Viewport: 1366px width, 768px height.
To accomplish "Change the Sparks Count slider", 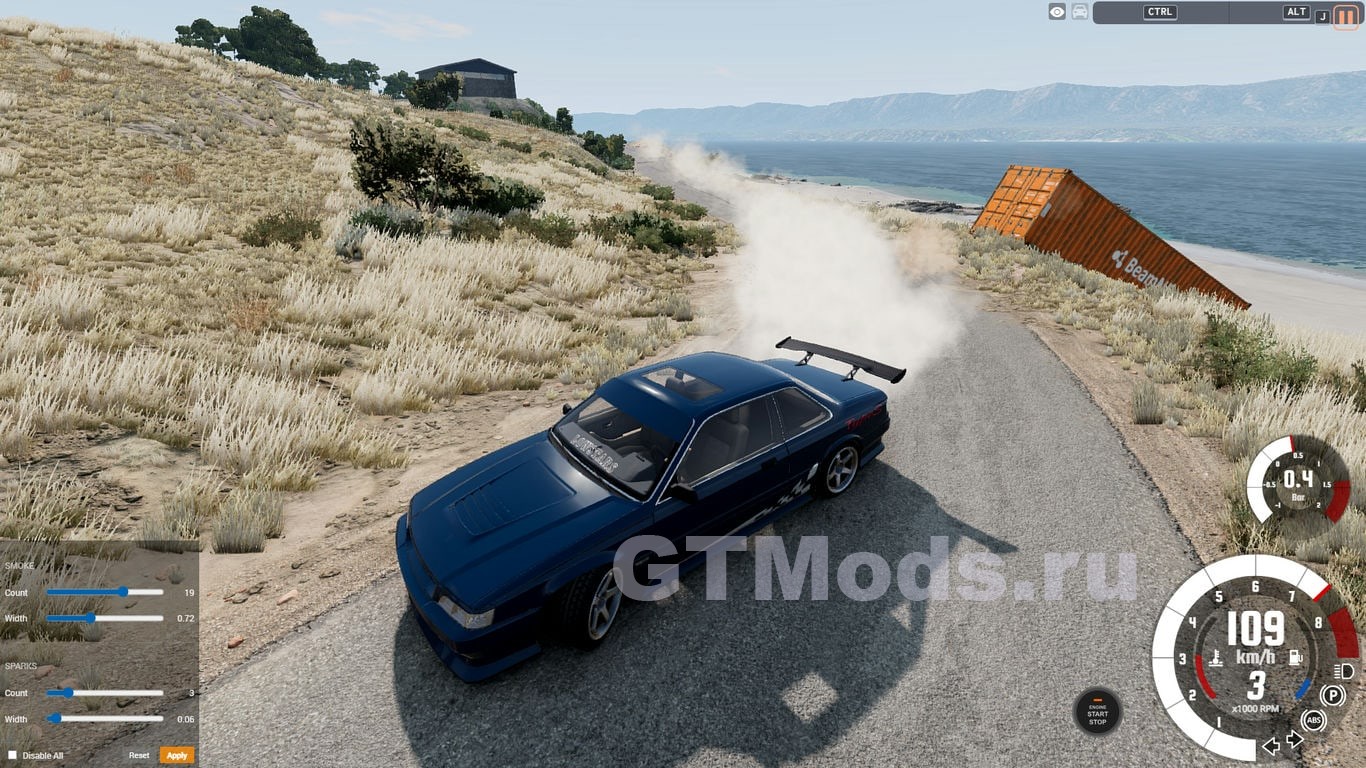I will 68,692.
